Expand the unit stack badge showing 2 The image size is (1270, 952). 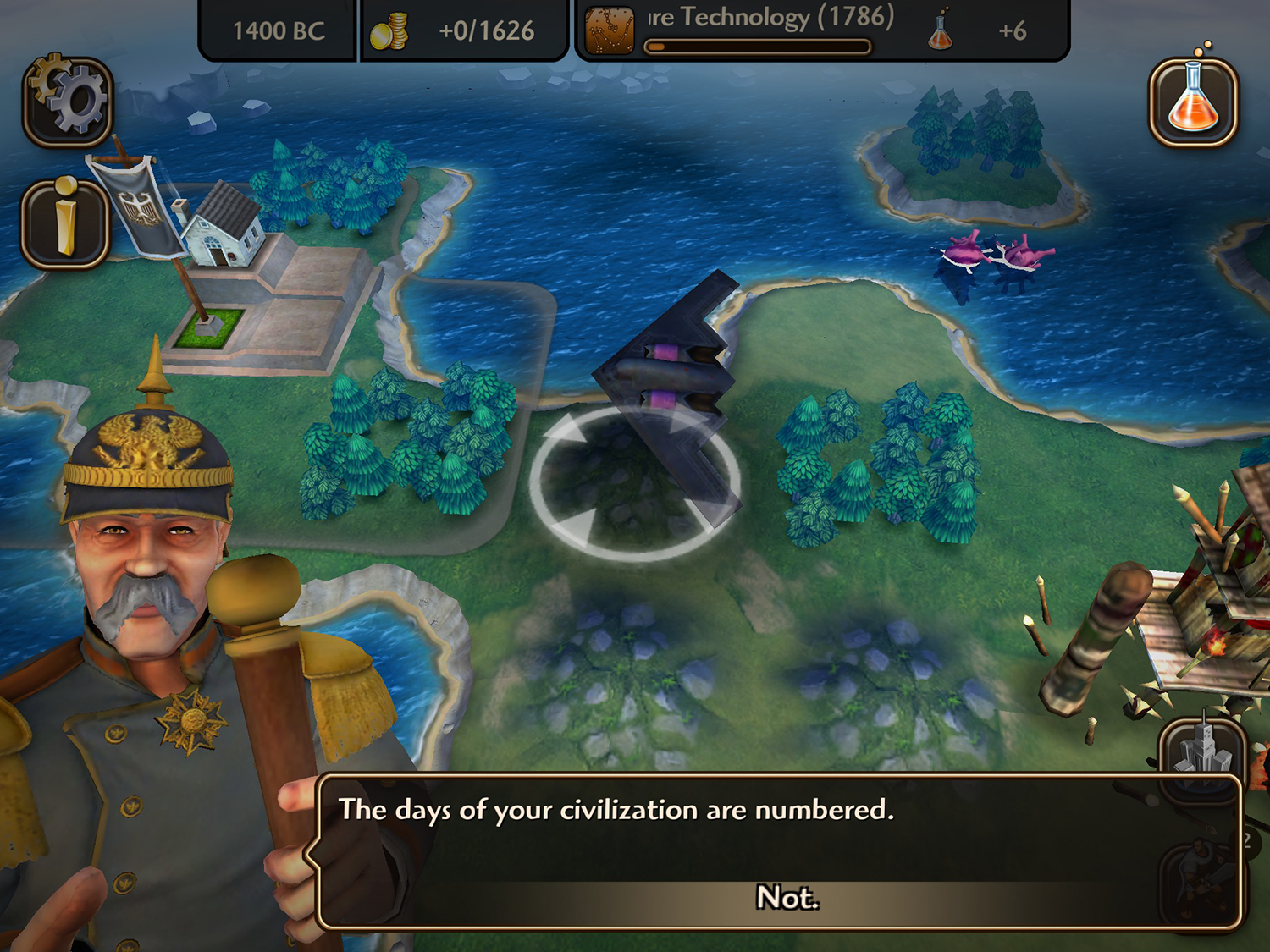click(1246, 841)
